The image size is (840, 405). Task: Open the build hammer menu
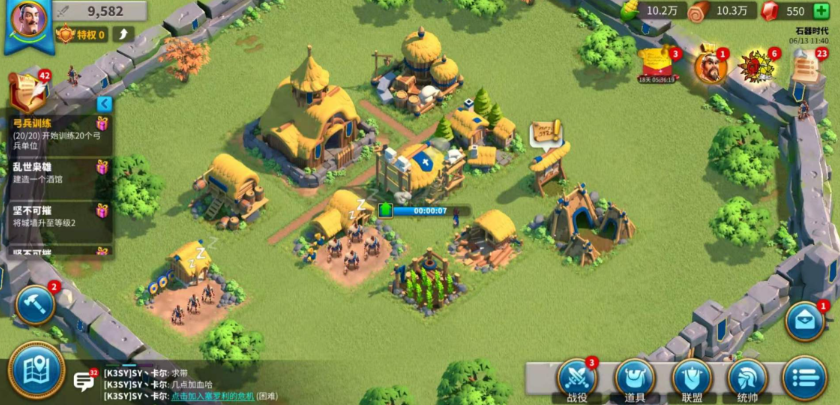click(34, 304)
